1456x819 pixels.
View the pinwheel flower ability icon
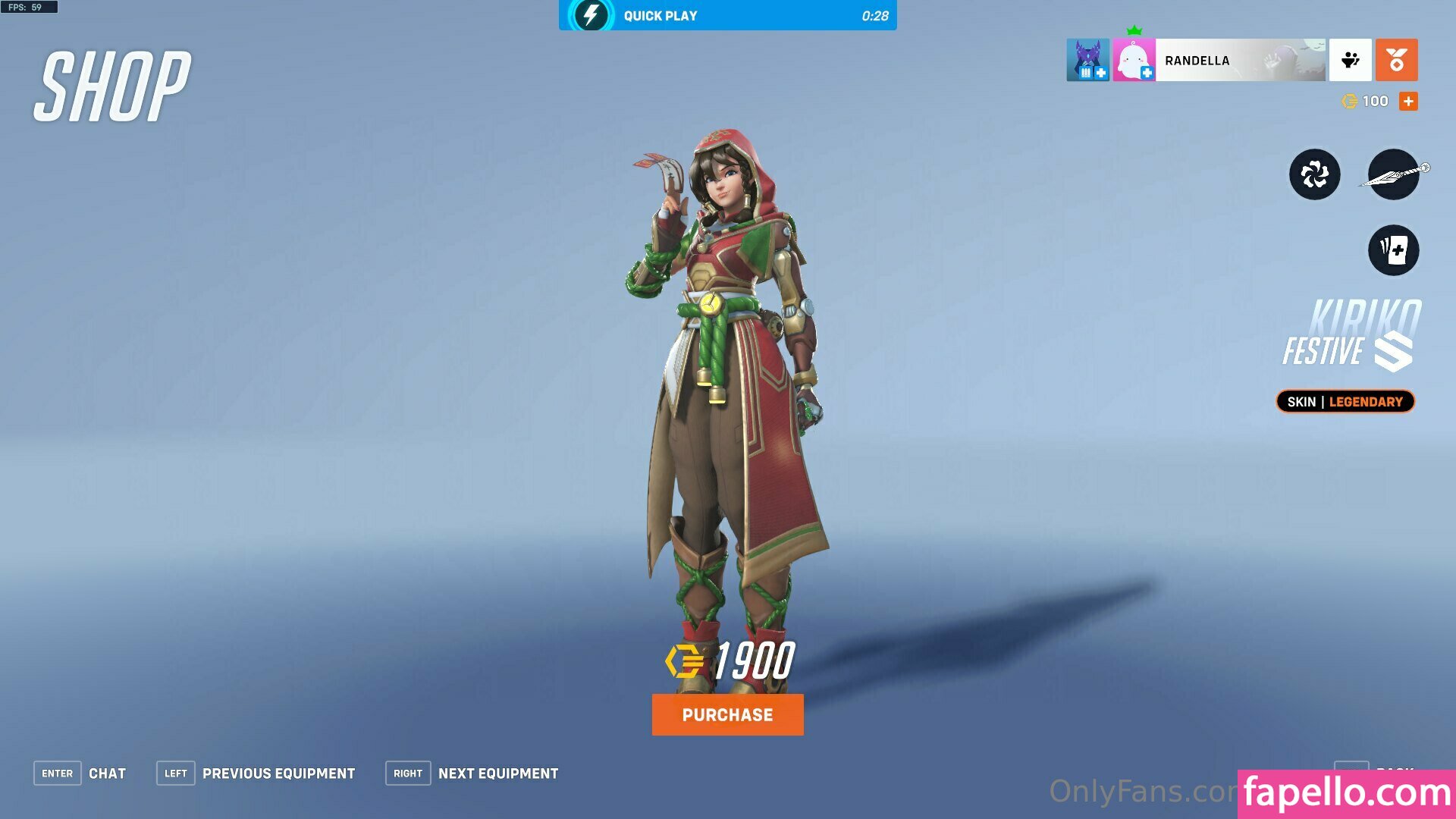click(x=1314, y=174)
